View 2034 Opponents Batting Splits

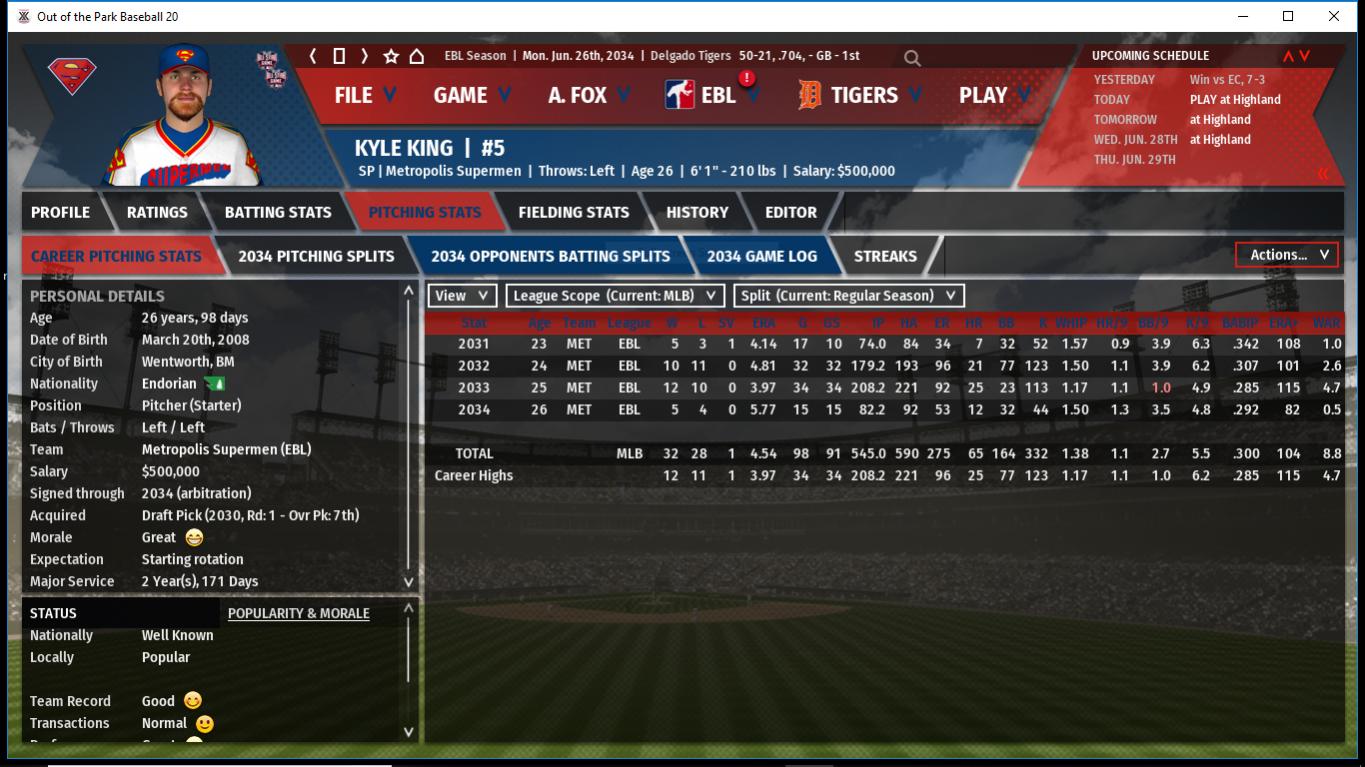[x=550, y=256]
